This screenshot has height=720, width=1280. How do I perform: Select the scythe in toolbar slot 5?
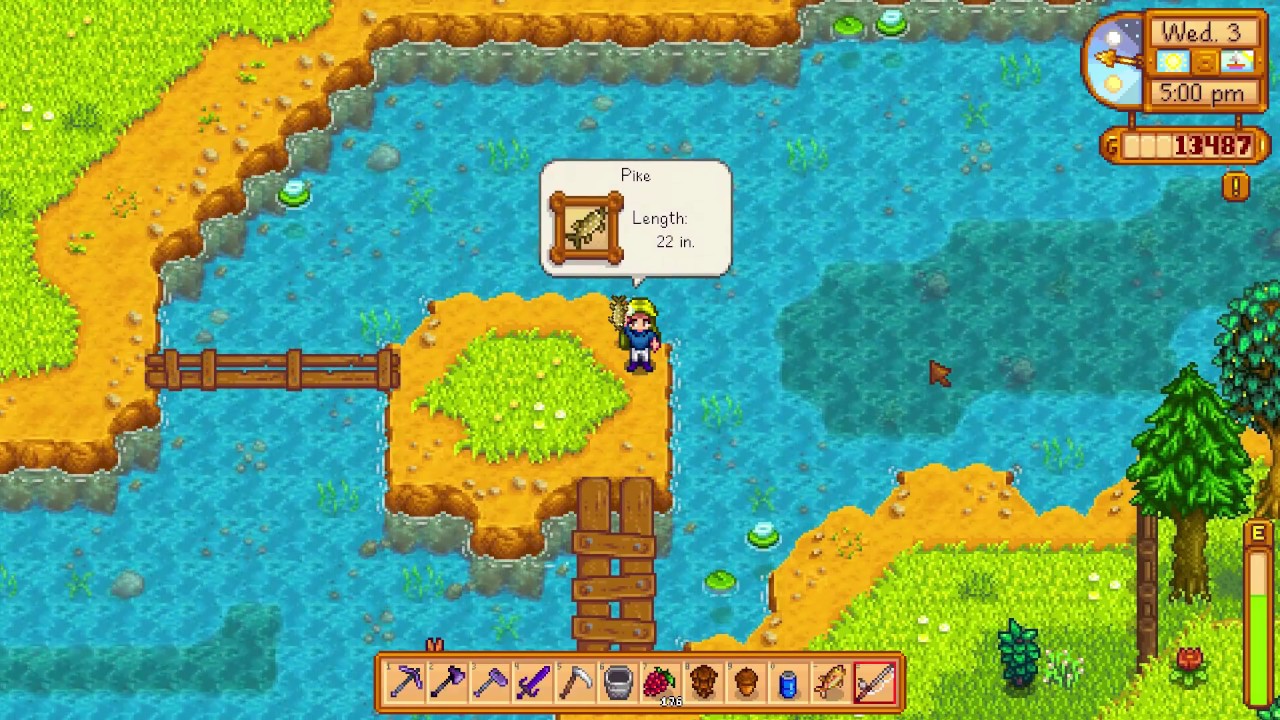click(x=575, y=682)
